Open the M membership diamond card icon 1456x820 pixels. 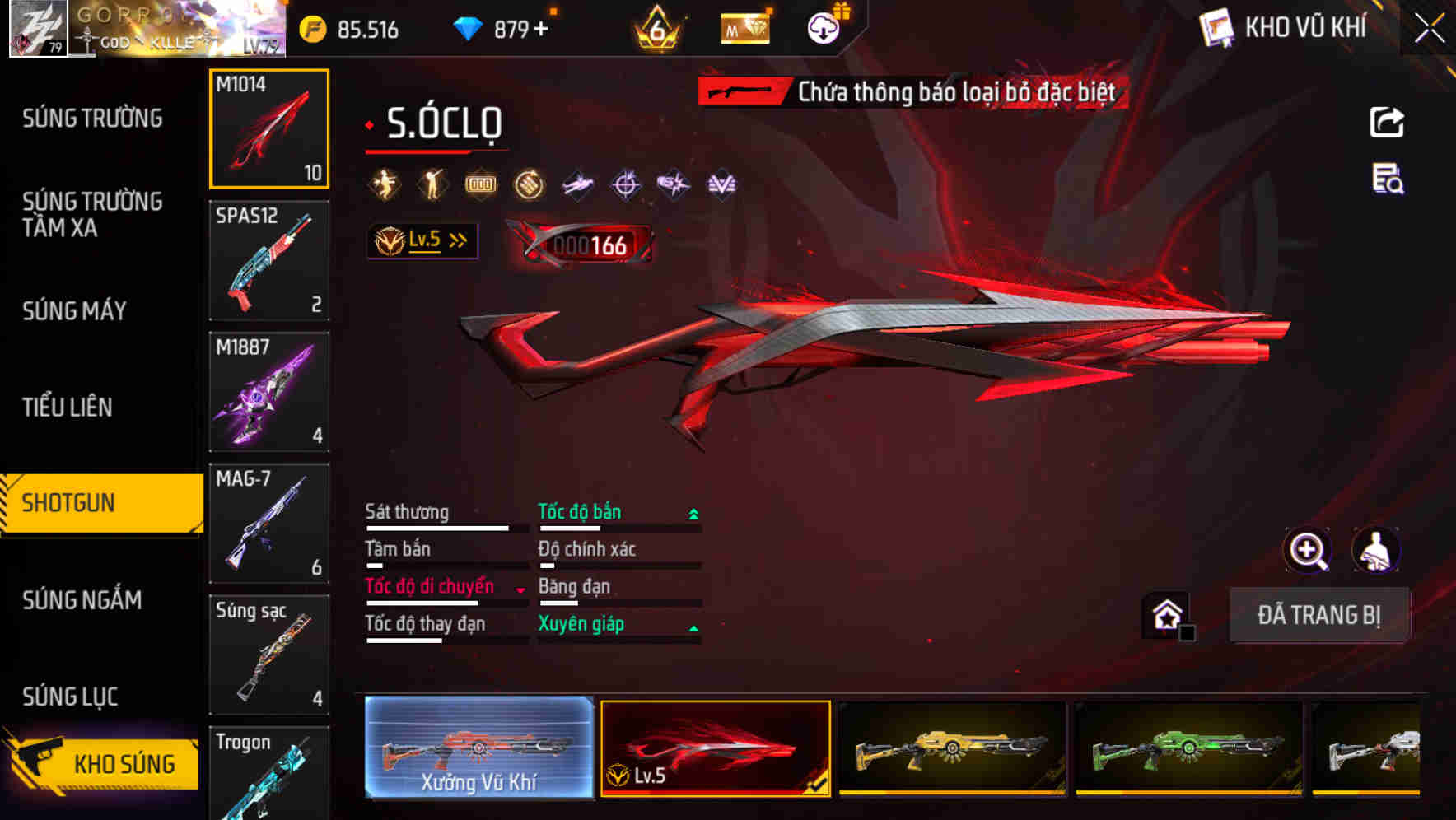[x=744, y=29]
